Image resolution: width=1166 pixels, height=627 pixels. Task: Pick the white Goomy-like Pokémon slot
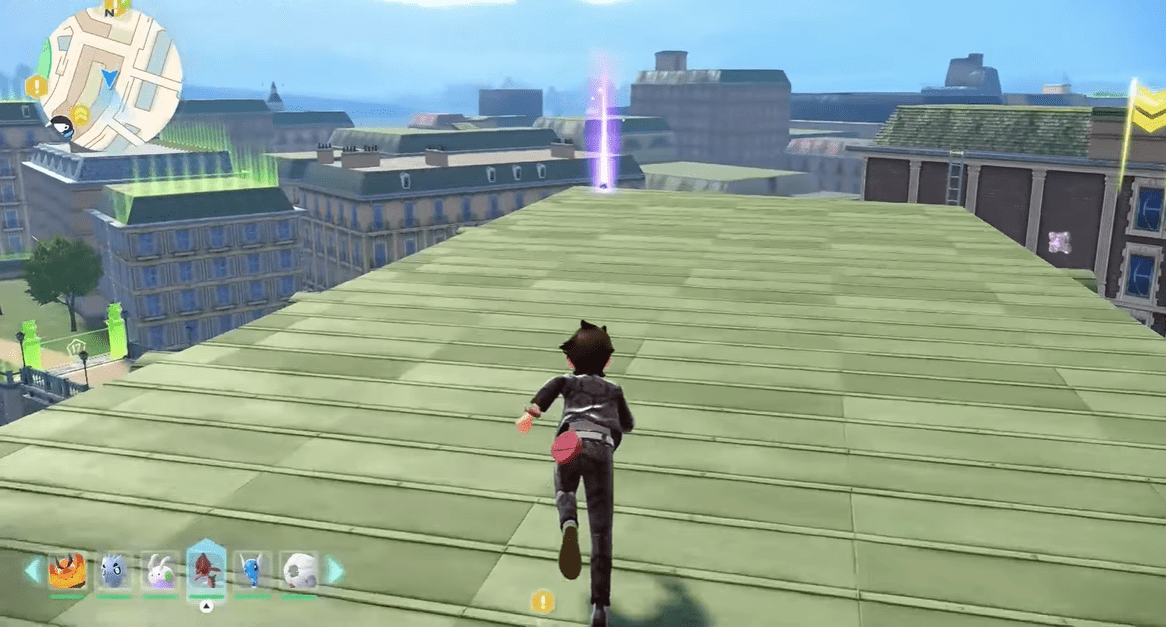click(x=160, y=571)
